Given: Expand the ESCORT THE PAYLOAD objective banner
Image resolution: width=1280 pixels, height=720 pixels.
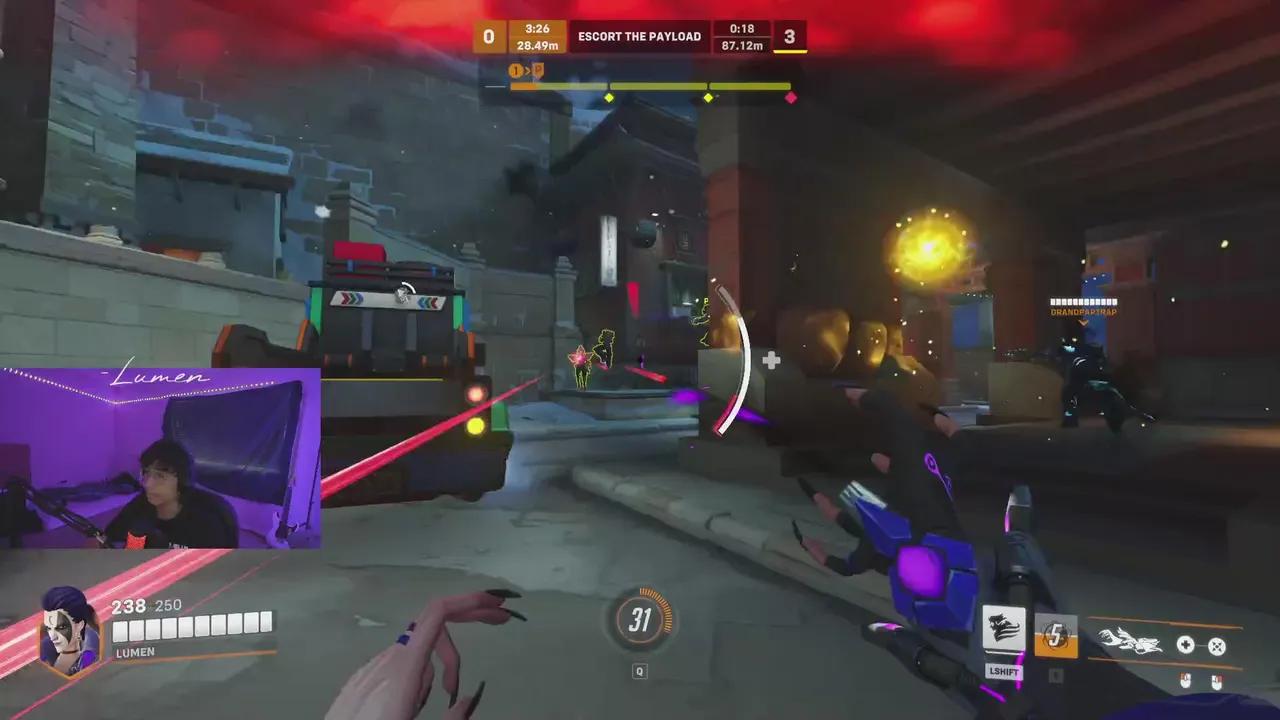Looking at the screenshot, I should point(640,37).
